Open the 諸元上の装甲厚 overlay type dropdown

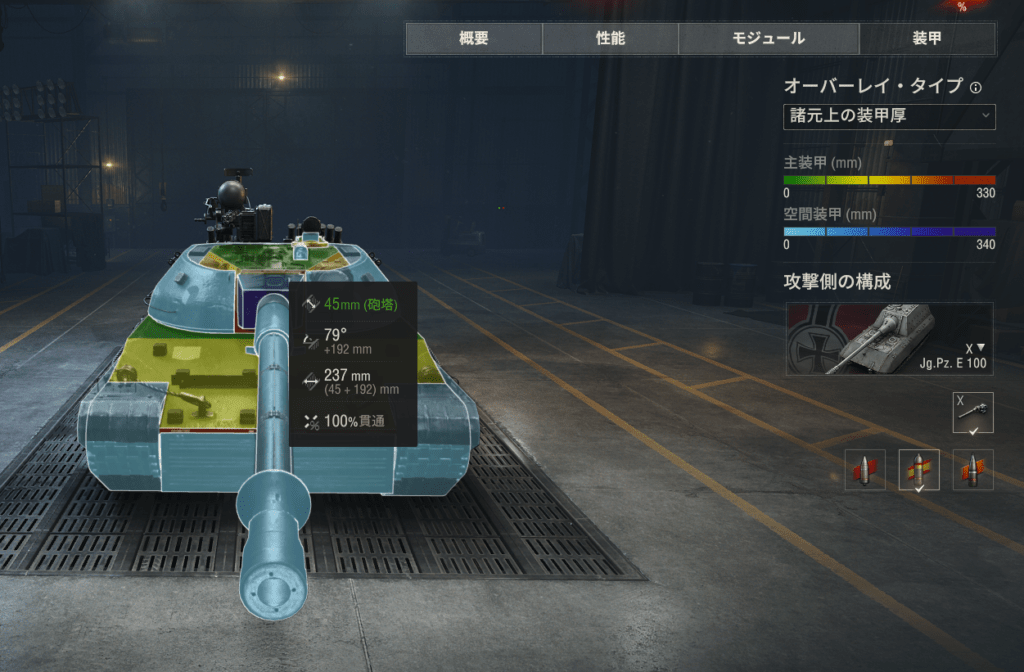click(889, 116)
